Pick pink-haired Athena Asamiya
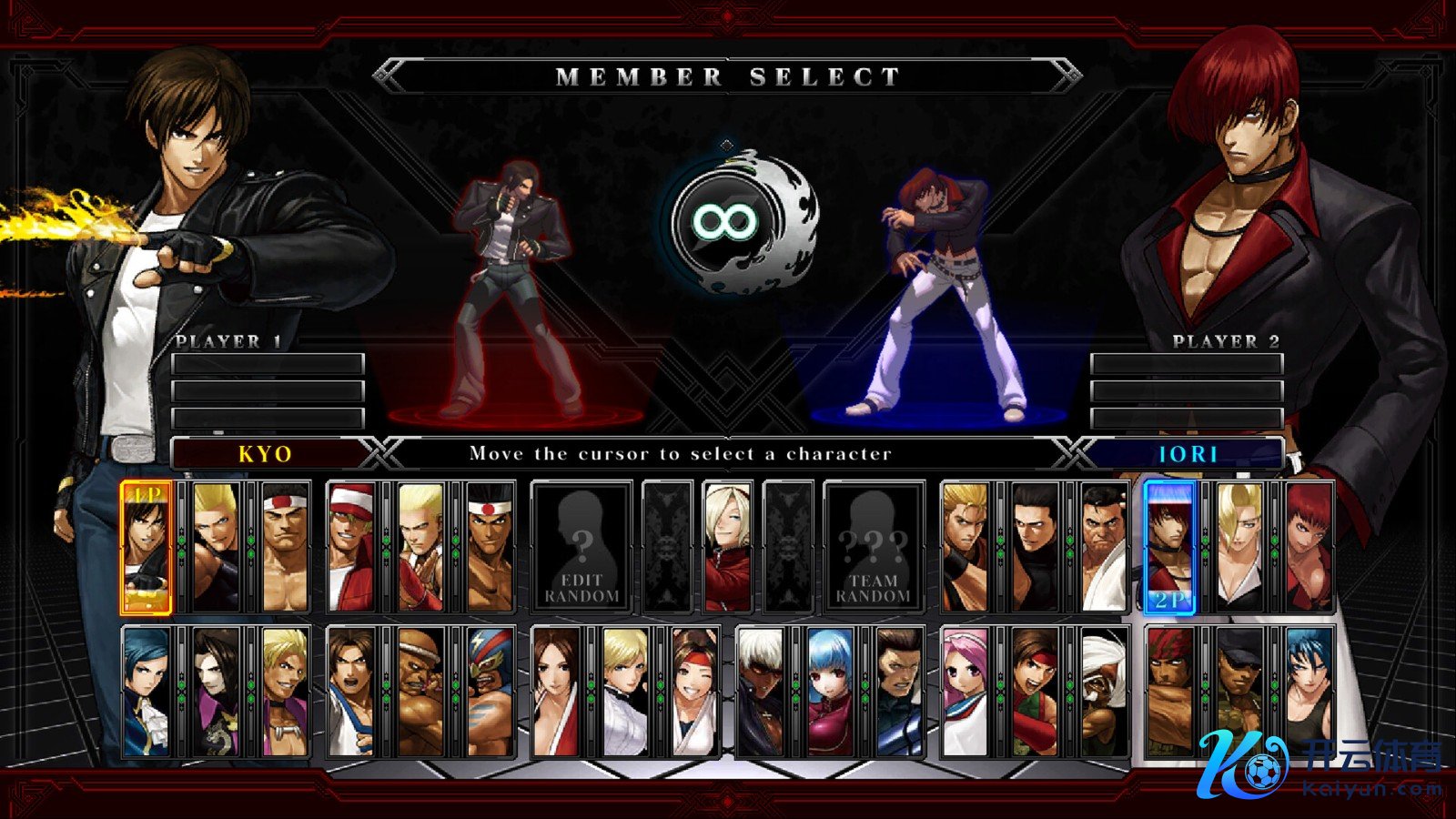Screen dimensions: 1456x819 [x=965, y=693]
